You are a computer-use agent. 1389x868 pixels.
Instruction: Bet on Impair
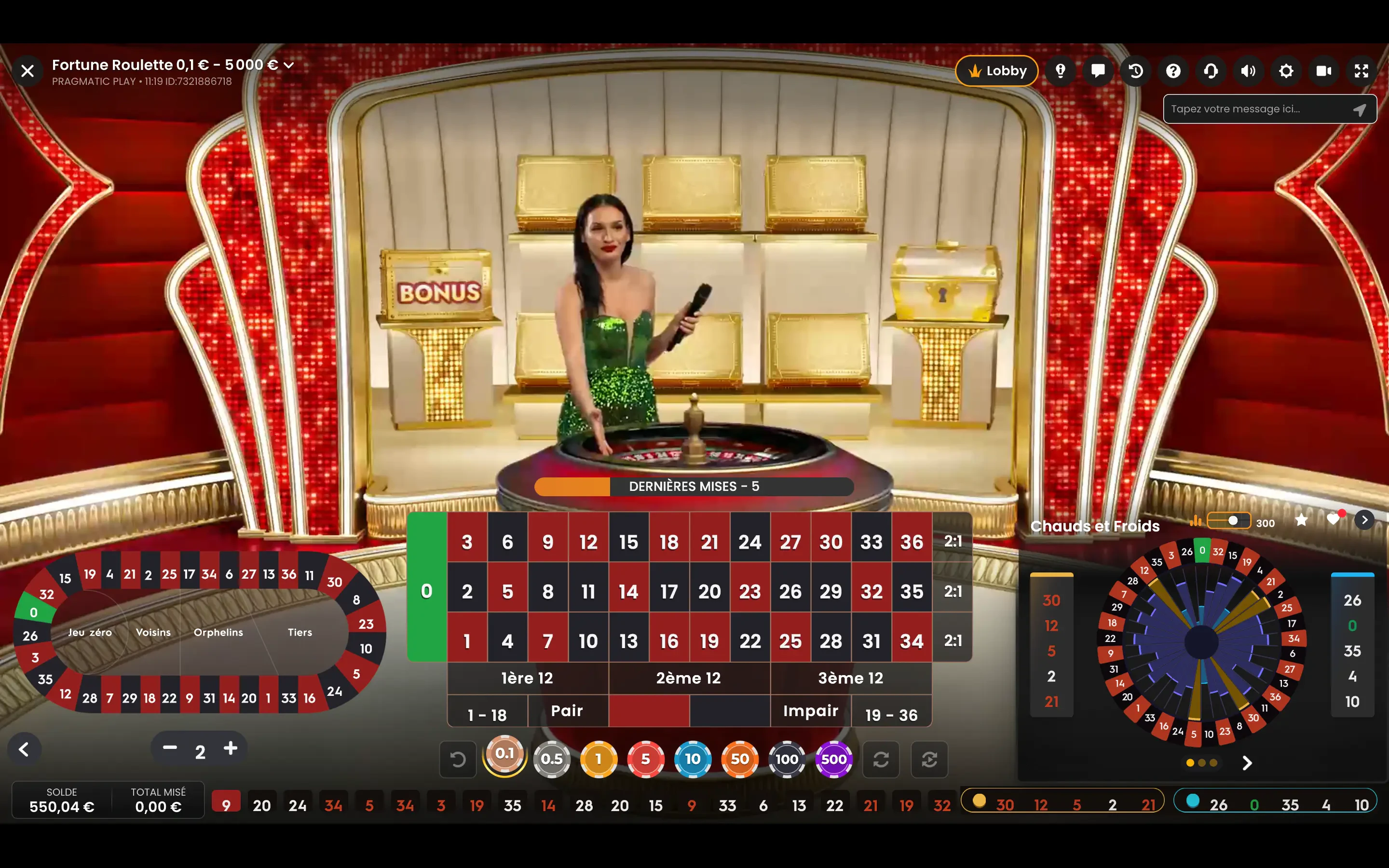click(810, 711)
